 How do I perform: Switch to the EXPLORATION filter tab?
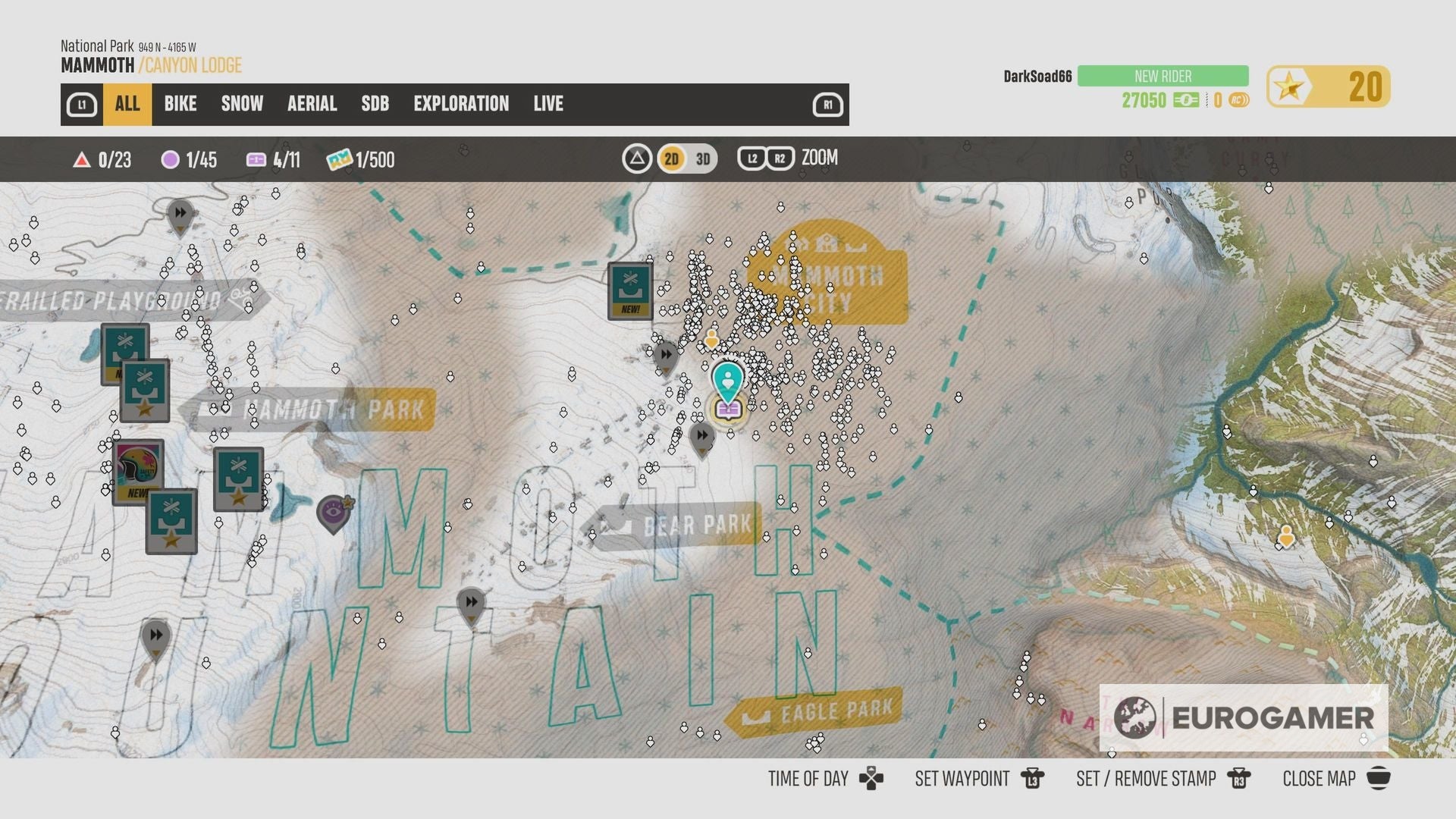[461, 104]
